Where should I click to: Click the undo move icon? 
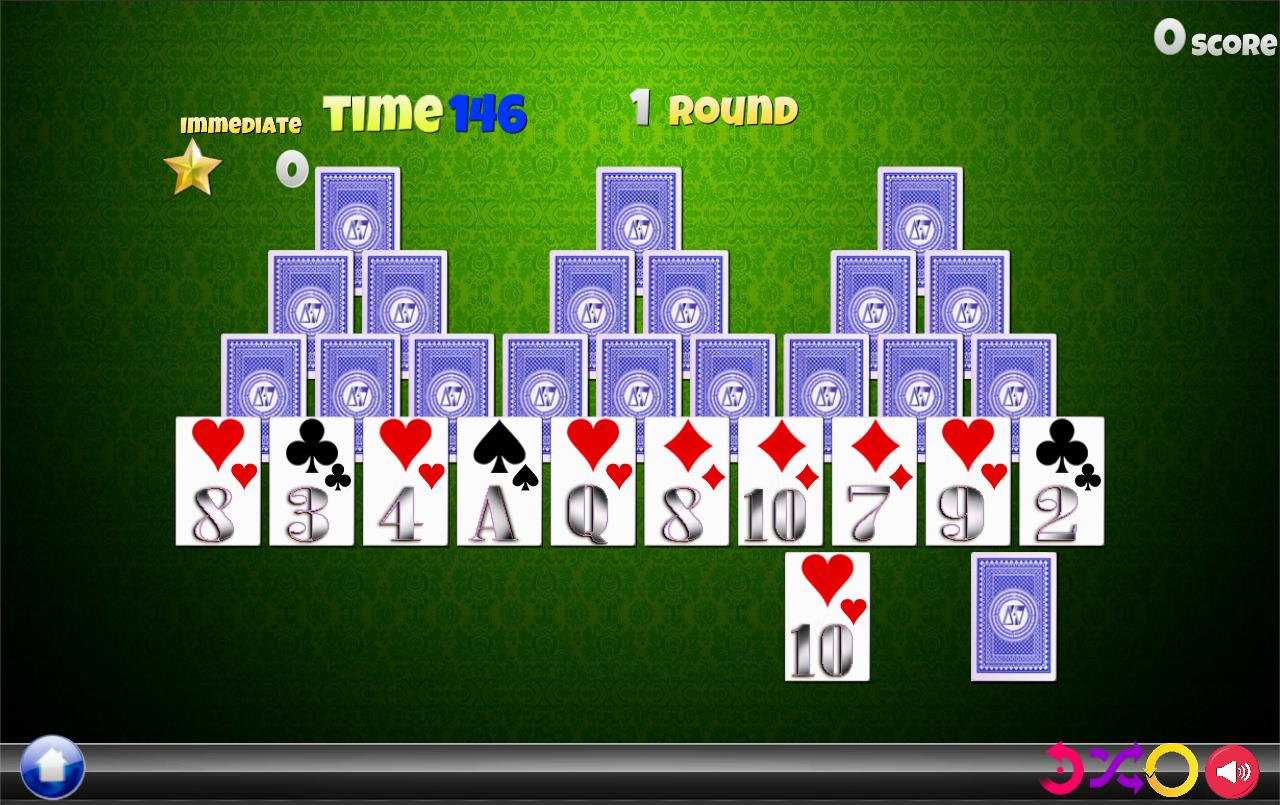pyautogui.click(x=1064, y=771)
